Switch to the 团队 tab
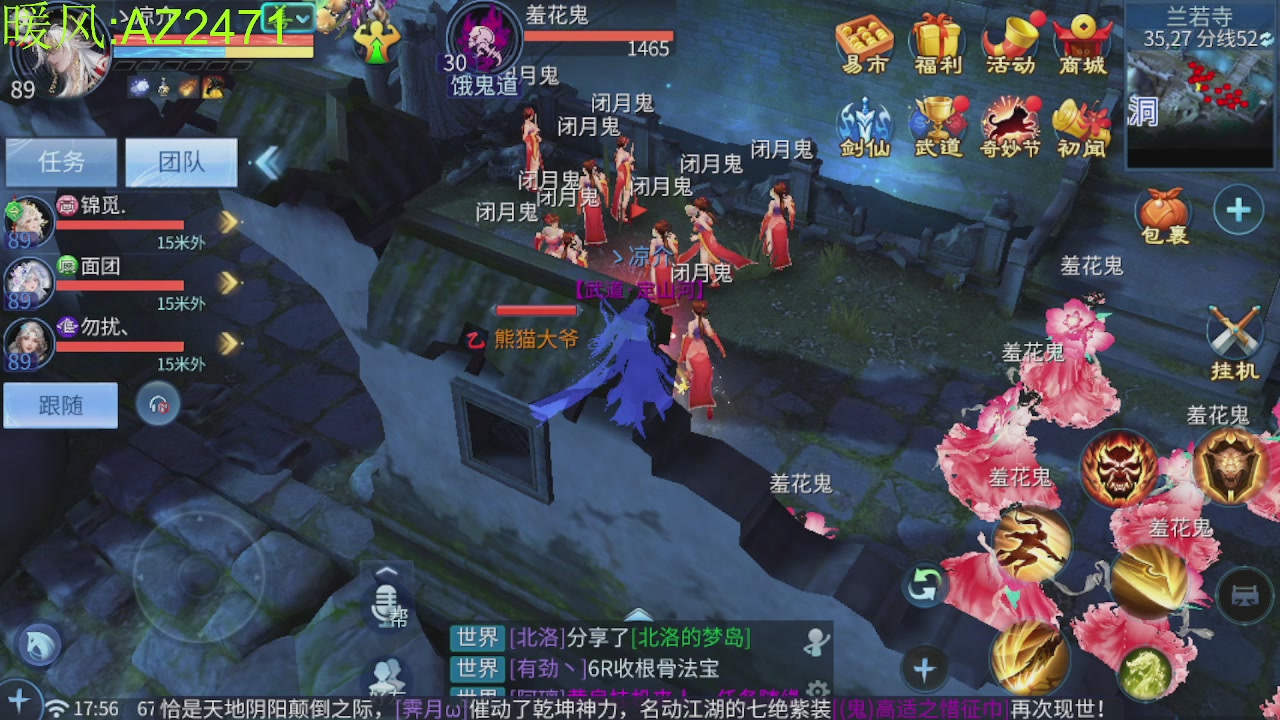The height and width of the screenshot is (720, 1280). point(181,163)
